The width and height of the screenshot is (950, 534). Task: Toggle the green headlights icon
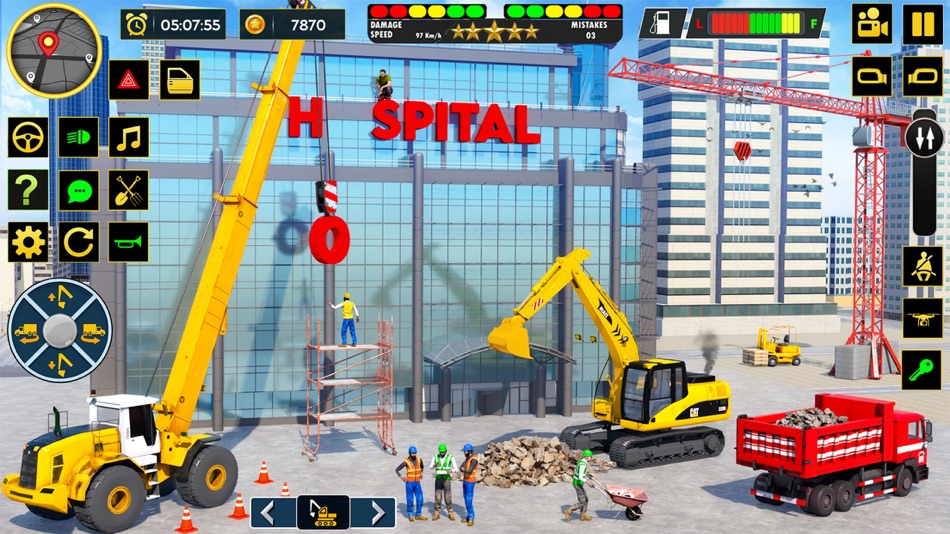click(78, 137)
